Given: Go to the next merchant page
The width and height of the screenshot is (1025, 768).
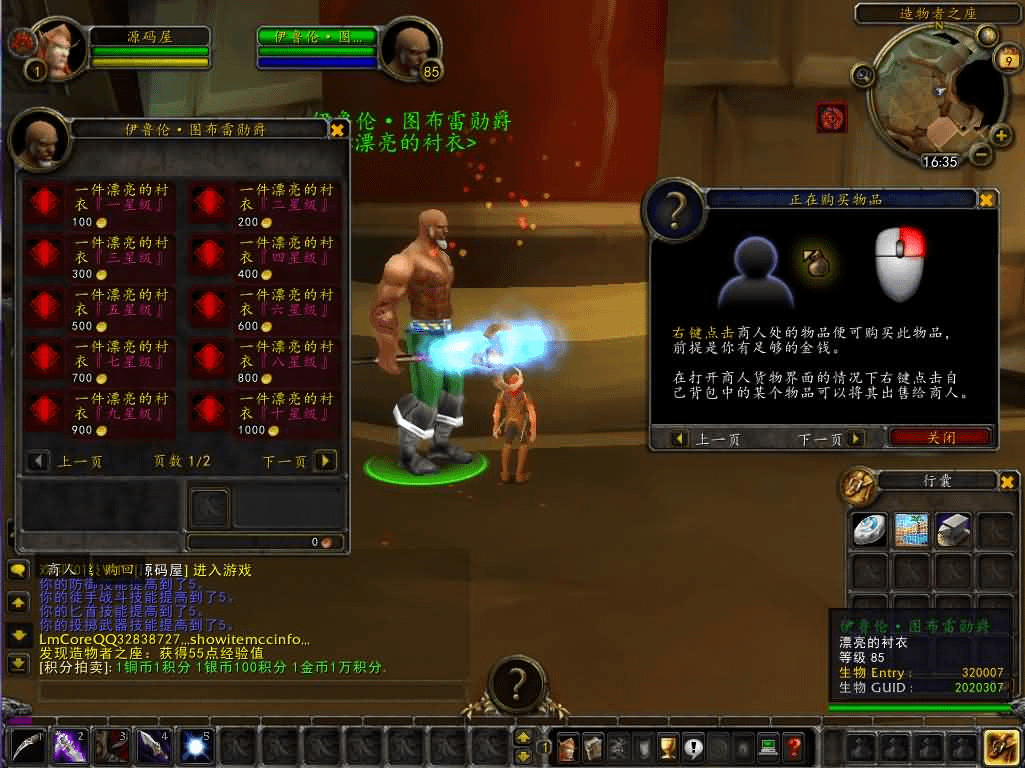Looking at the screenshot, I should (x=325, y=461).
